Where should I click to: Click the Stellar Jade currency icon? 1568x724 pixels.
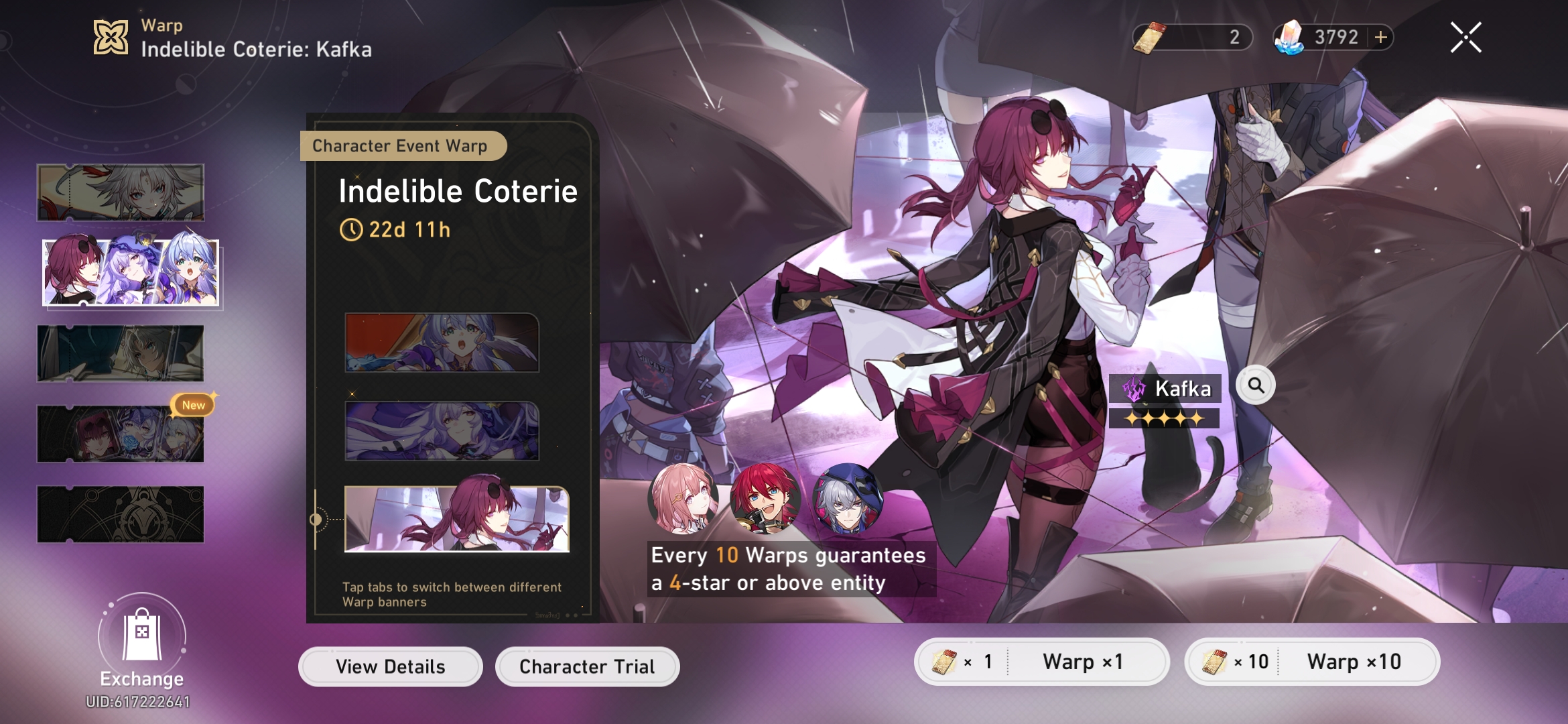1295,38
